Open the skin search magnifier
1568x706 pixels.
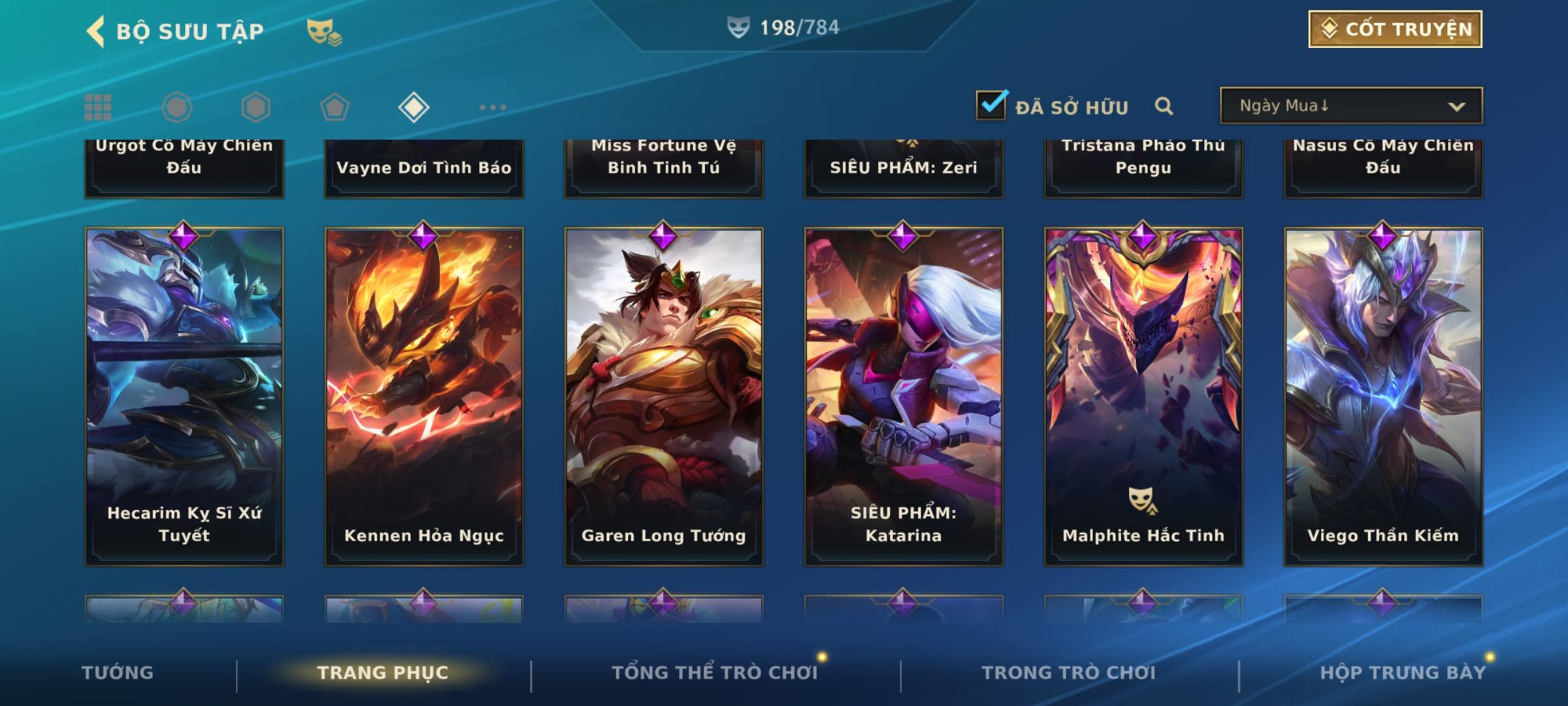coord(1164,106)
